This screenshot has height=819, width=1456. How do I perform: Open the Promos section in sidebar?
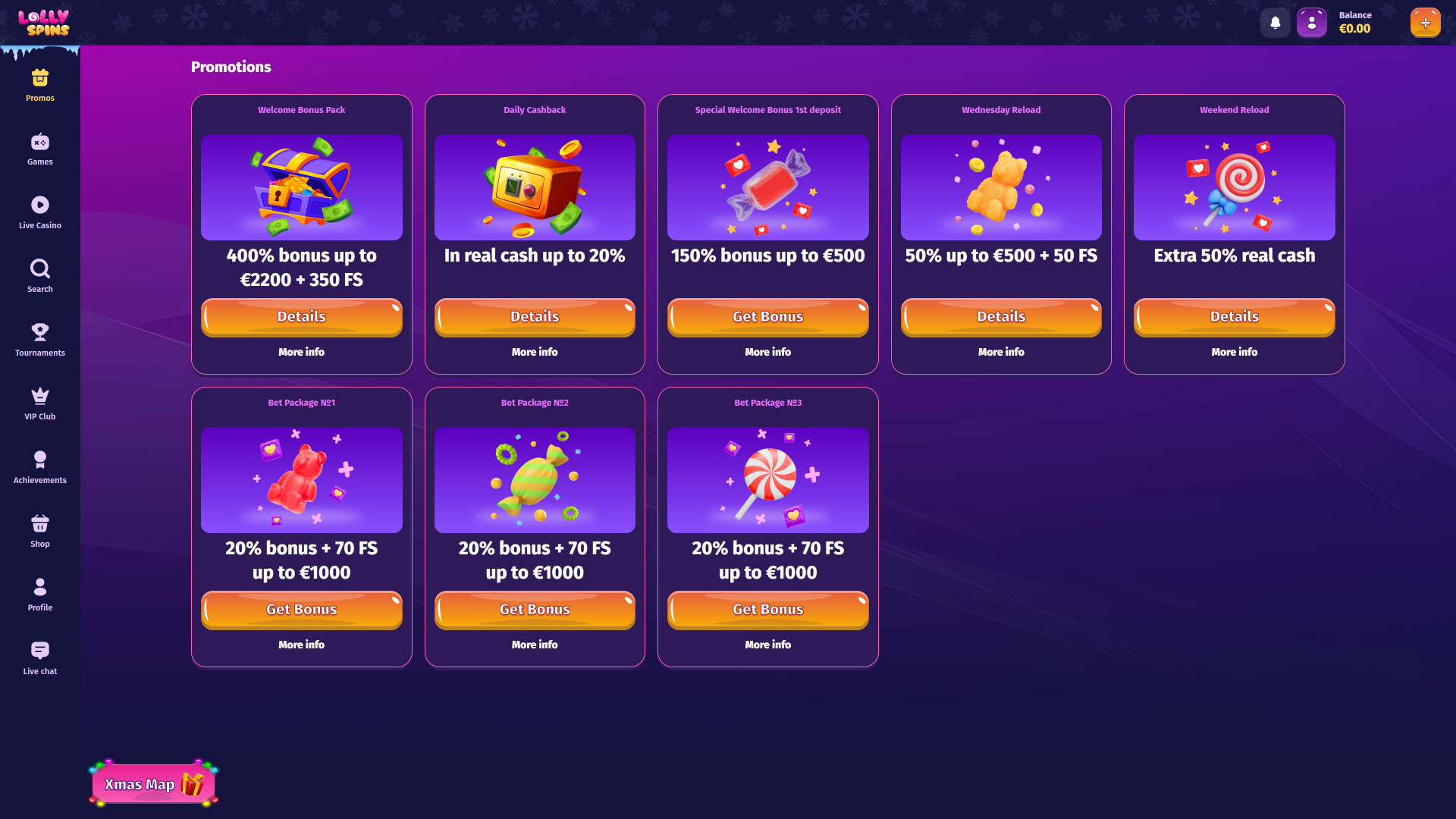pos(39,83)
